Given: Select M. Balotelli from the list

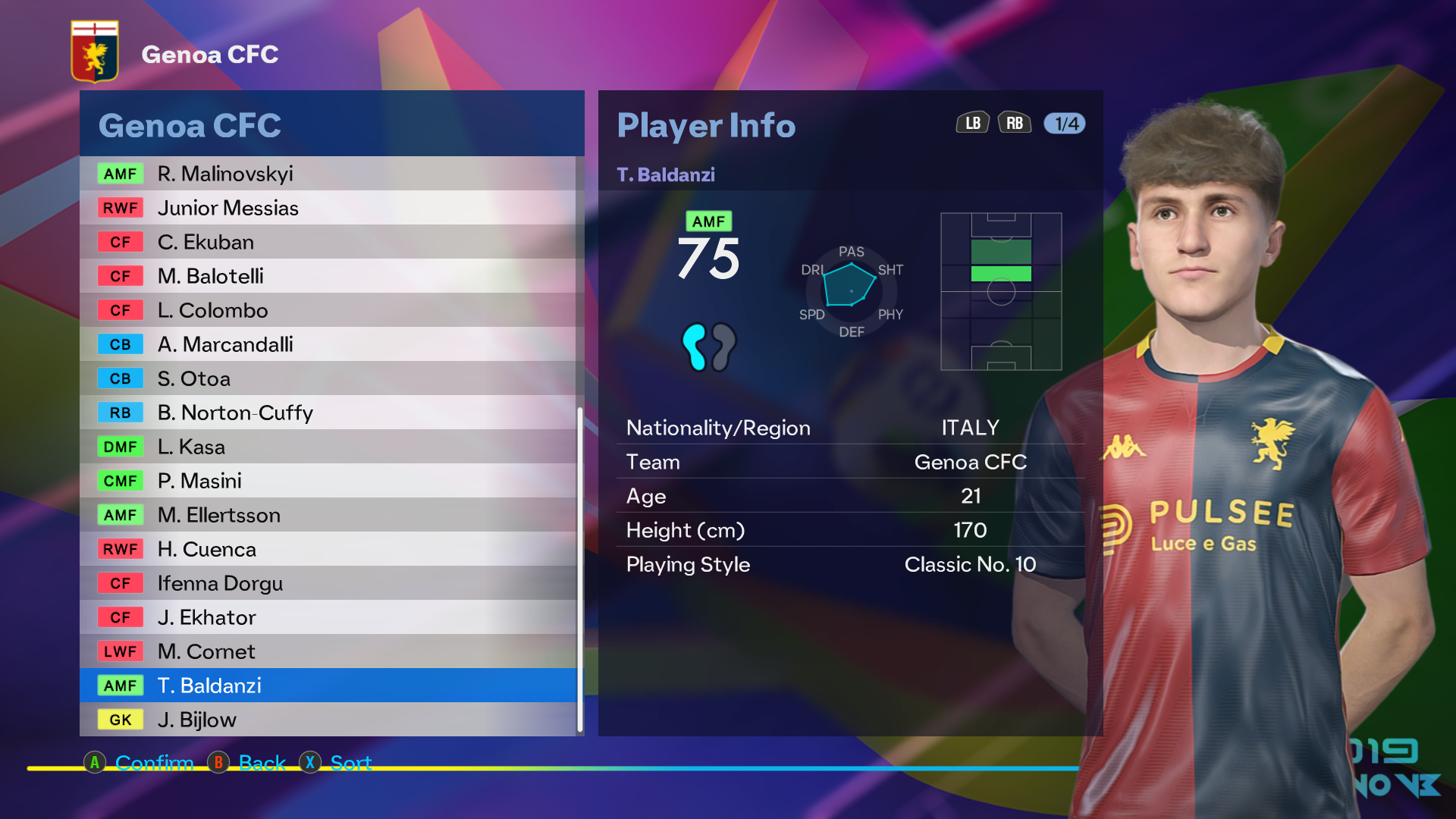Looking at the screenshot, I should (328, 276).
